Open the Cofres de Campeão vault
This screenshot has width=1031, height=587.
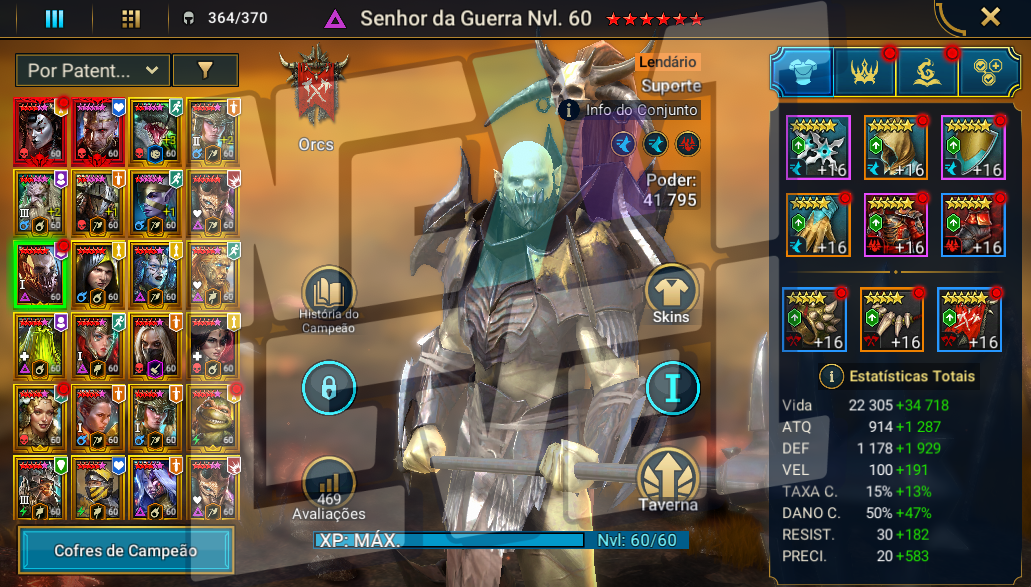[x=126, y=550]
